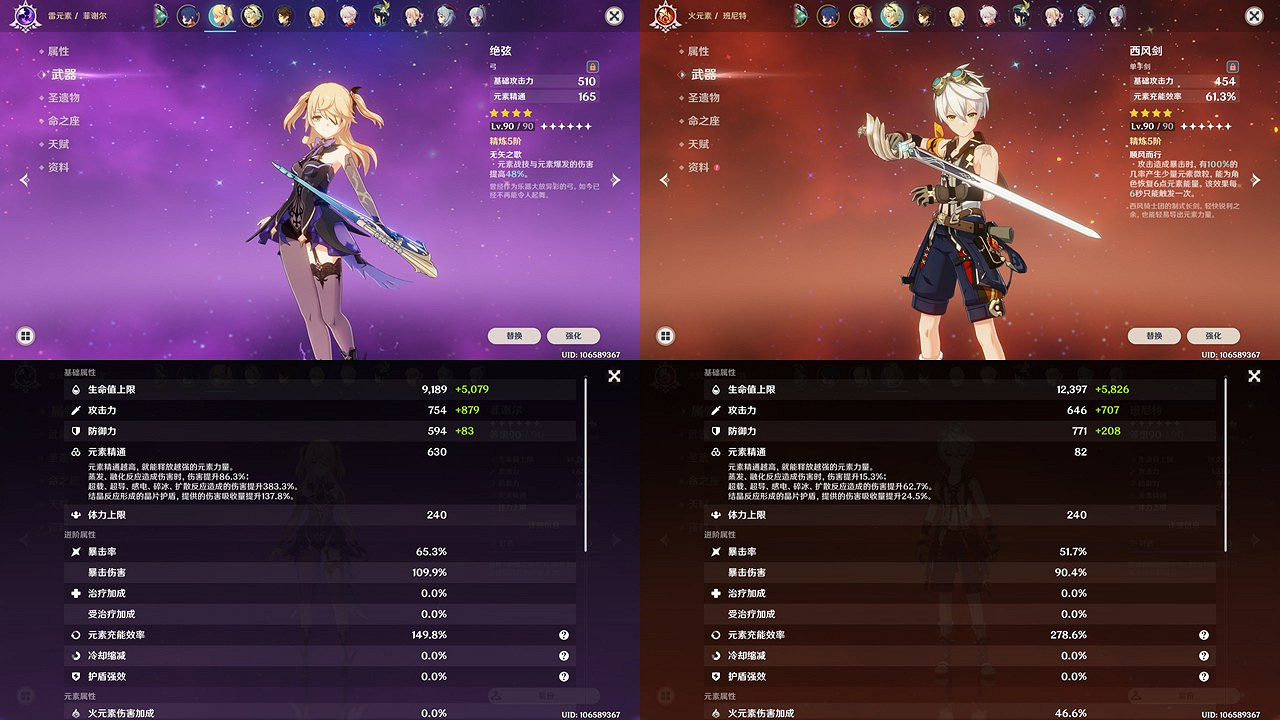The image size is (1280, 720).
Task: Click the right arrow beside Fischl's weapon preview
Action: click(616, 178)
